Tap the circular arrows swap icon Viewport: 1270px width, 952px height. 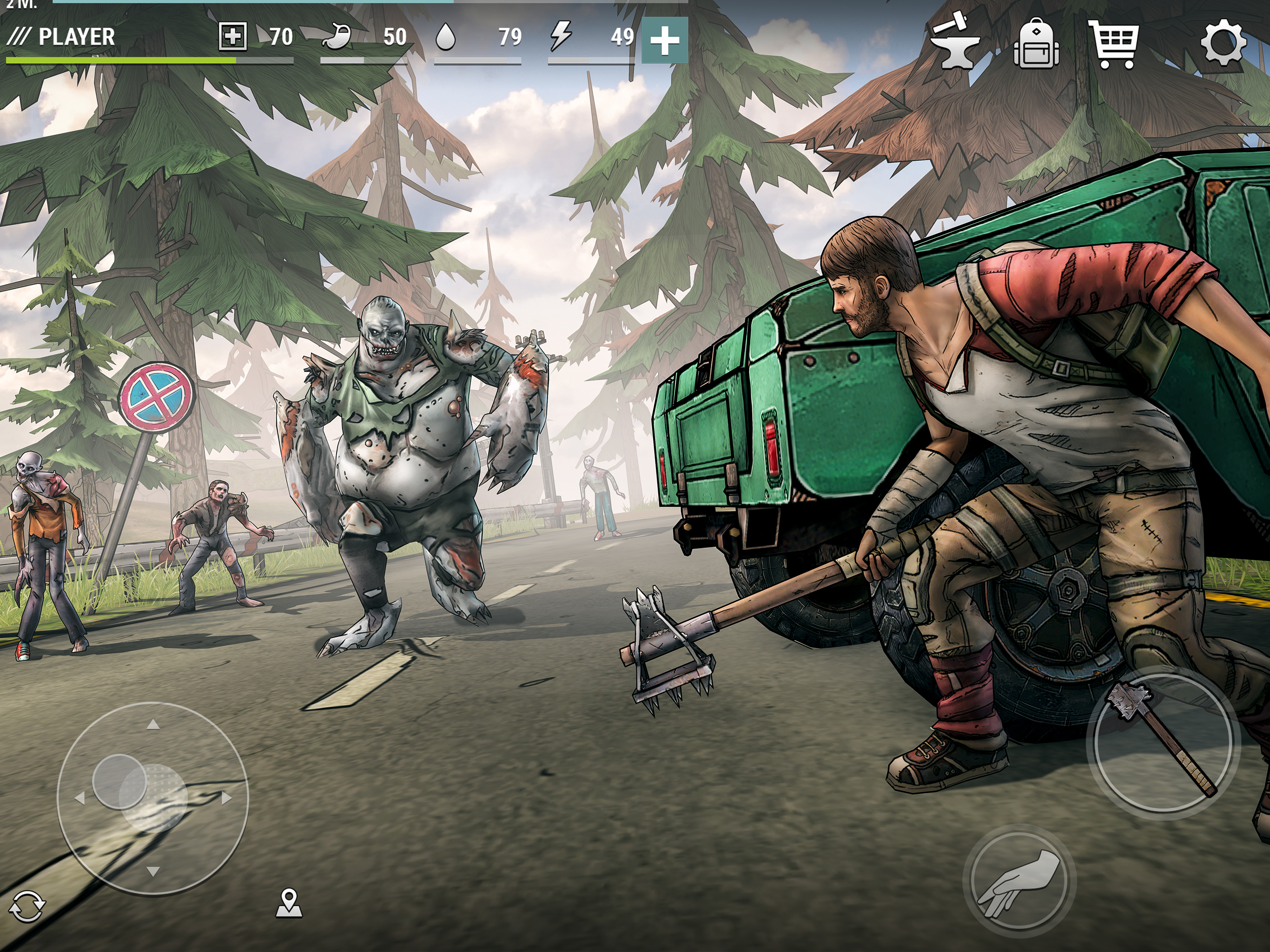27,906
